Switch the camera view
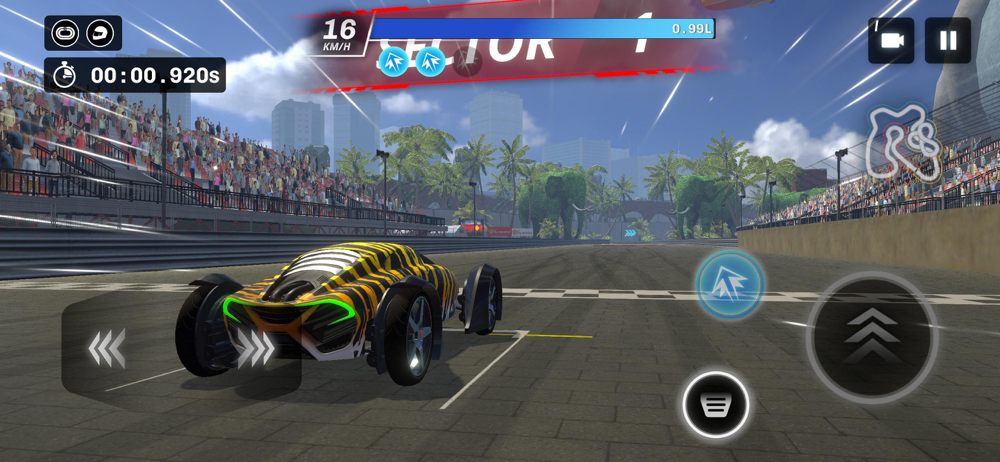 (891, 40)
